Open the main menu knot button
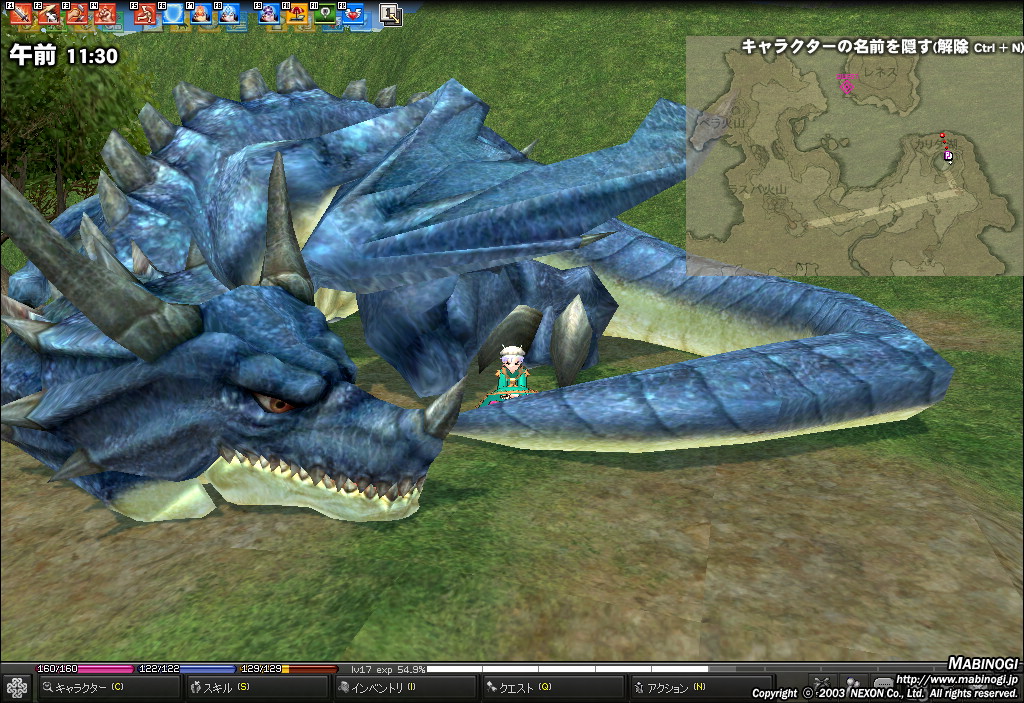Viewport: 1024px width, 703px height. (16, 687)
